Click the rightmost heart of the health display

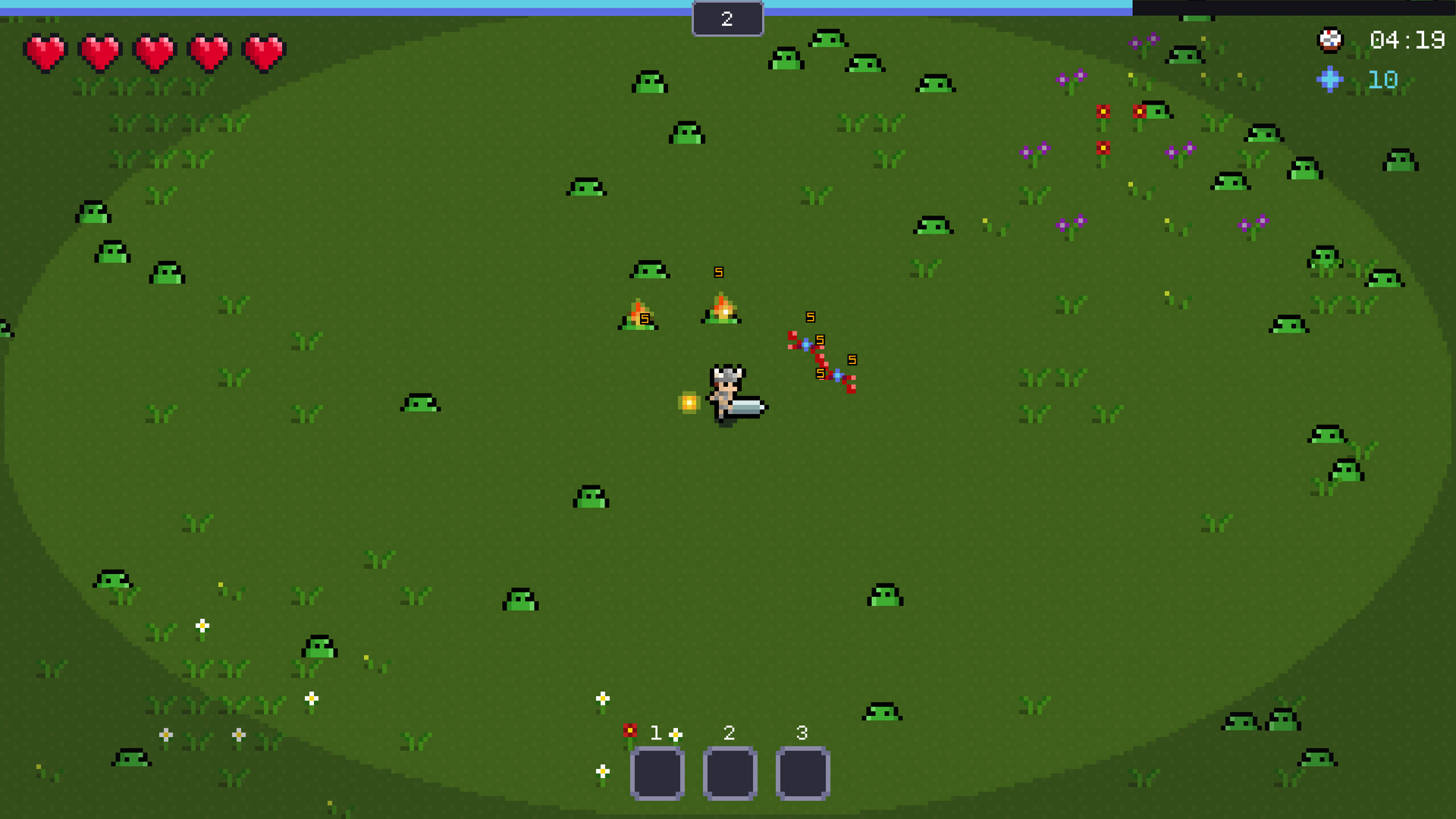(x=262, y=52)
